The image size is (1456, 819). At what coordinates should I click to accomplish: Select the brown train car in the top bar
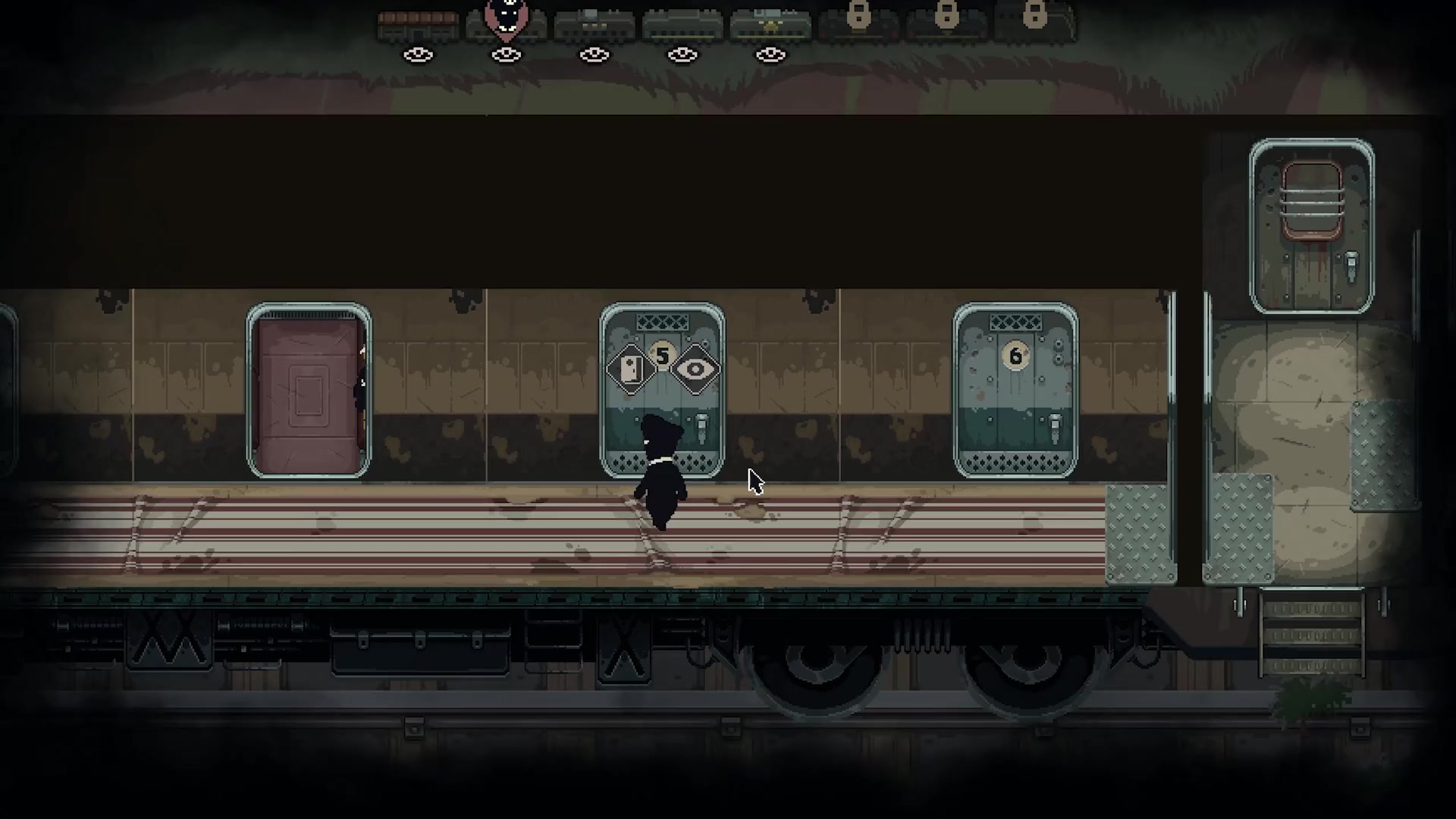[x=418, y=26]
